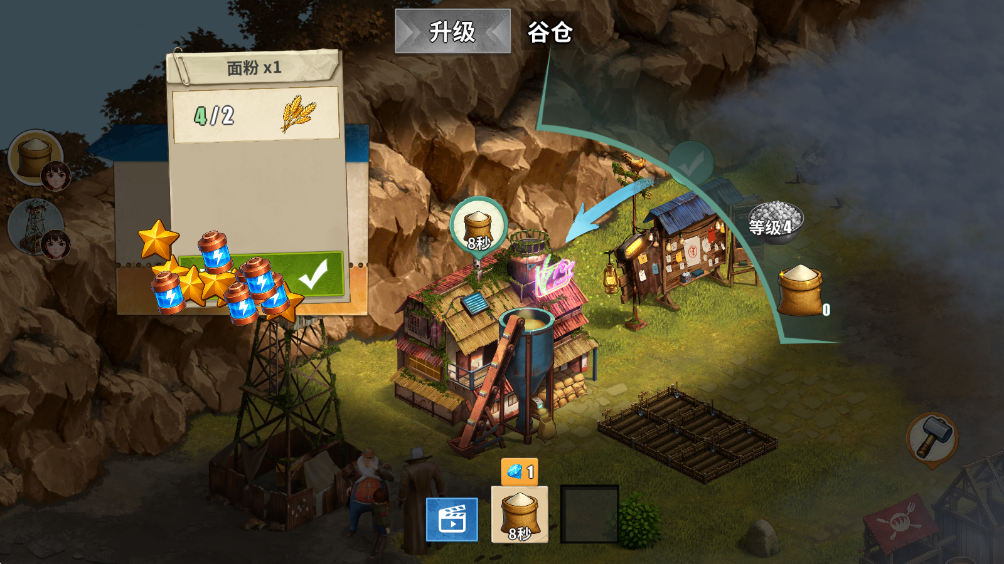Confirm the 面粉 order with the green checkmark
Screen dimensions: 1004x564
(x=313, y=274)
